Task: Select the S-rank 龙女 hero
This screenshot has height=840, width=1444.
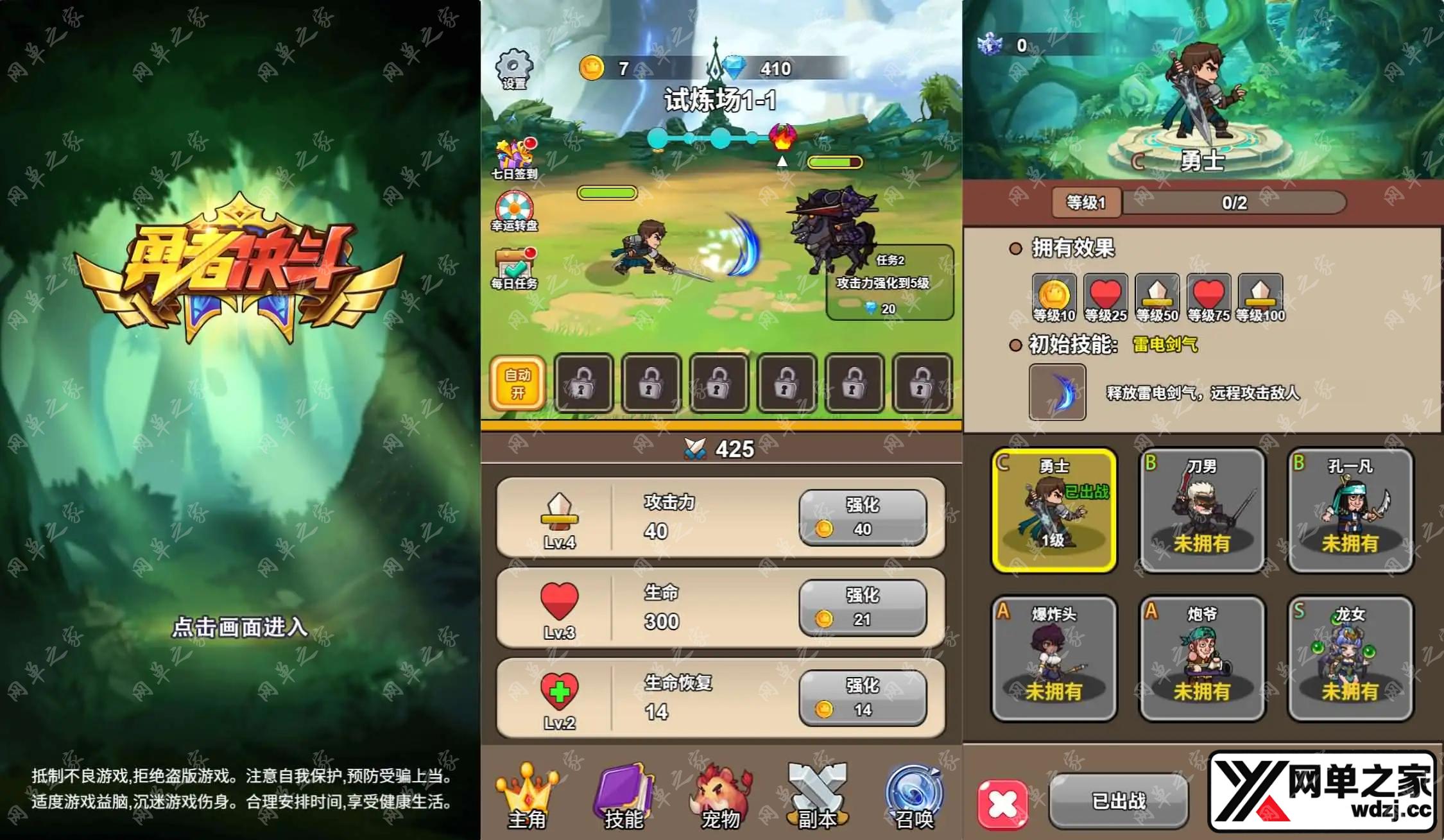Action: (x=1350, y=658)
